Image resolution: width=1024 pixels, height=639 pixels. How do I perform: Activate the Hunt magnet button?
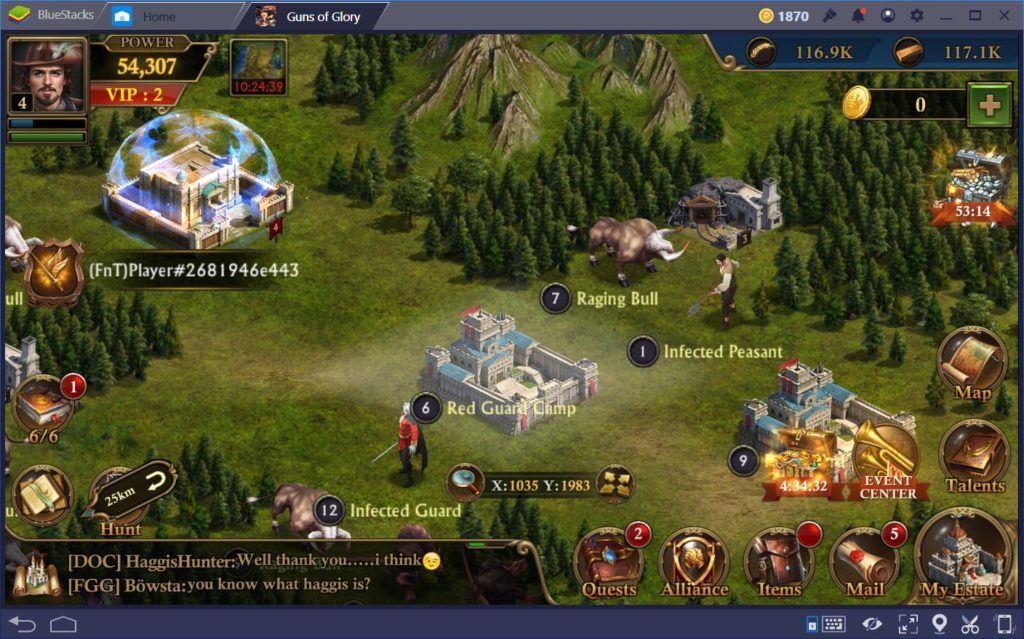click(x=130, y=493)
